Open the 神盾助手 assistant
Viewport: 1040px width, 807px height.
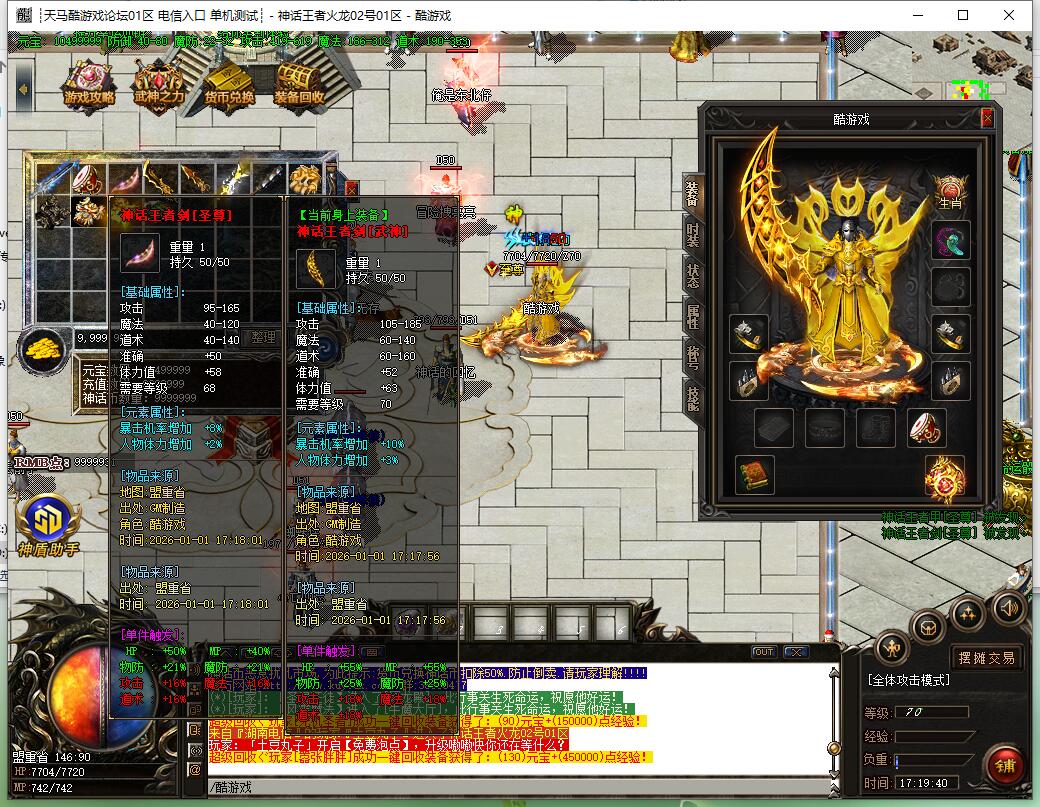coord(47,524)
